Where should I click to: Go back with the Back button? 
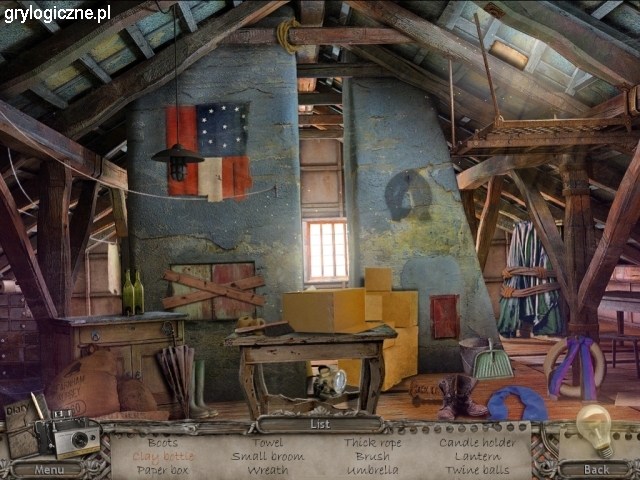[x=596, y=469]
